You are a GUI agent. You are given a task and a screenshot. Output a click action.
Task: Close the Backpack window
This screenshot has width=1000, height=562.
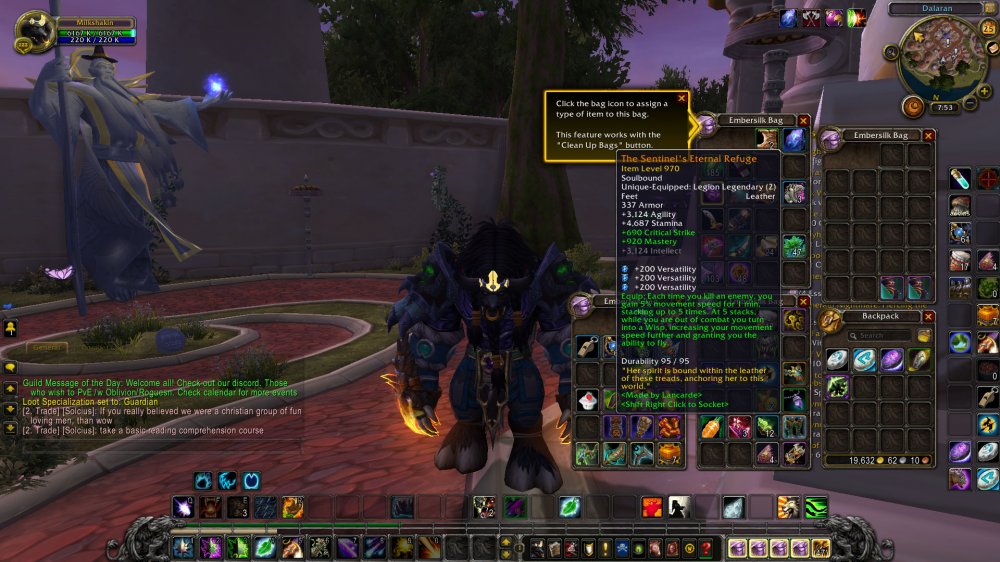coord(928,316)
